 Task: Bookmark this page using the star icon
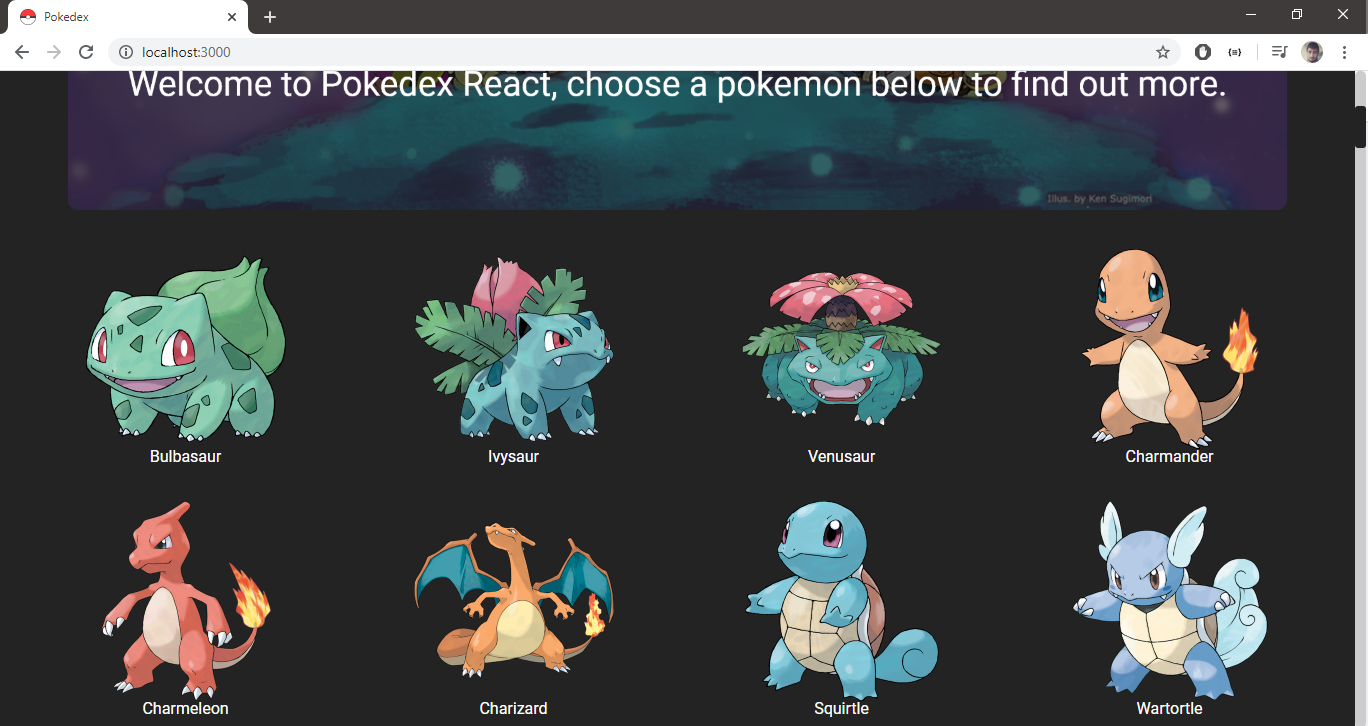pyautogui.click(x=1162, y=51)
